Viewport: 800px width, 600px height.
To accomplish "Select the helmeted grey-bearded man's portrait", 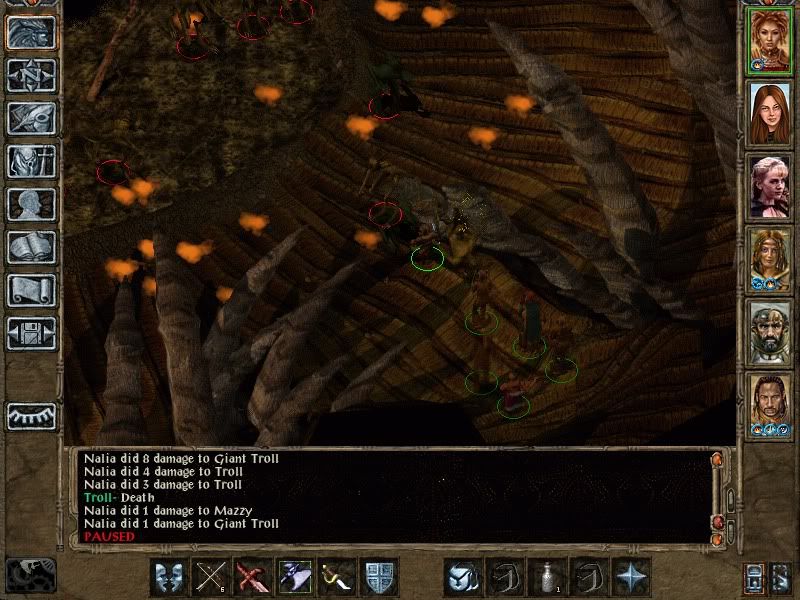I will pos(770,331).
